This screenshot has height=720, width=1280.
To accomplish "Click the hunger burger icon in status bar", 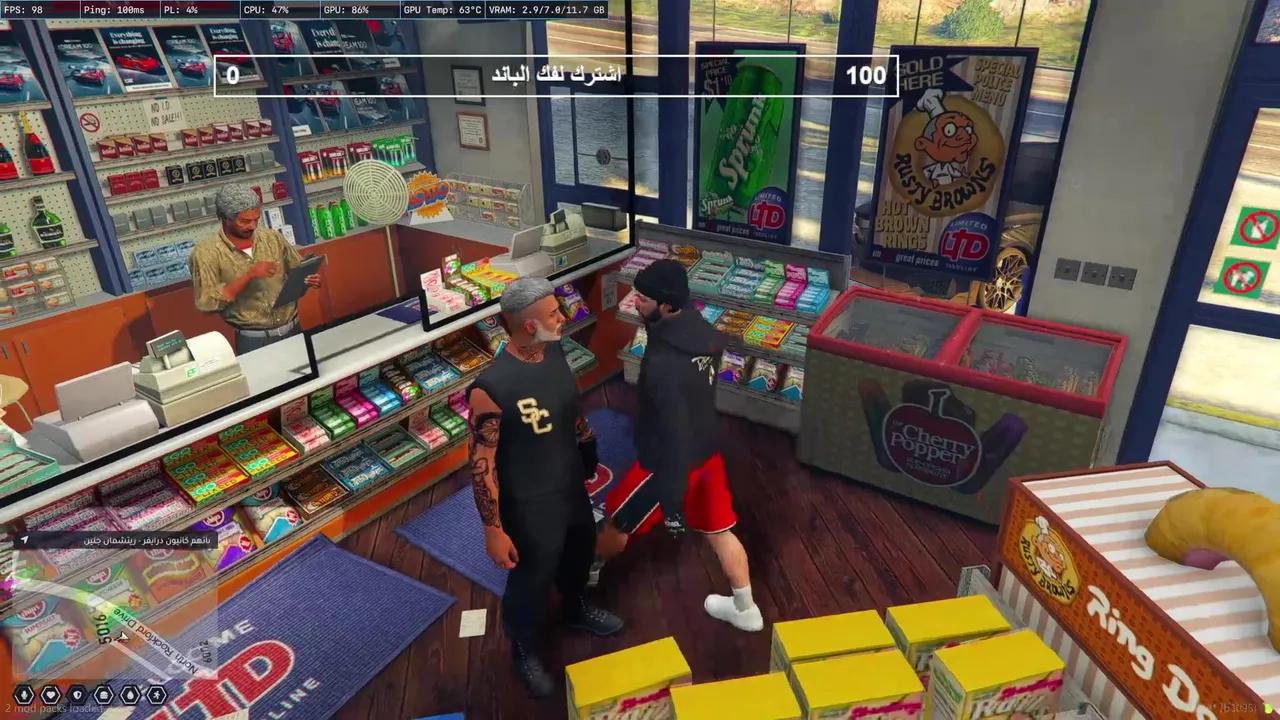I will [x=104, y=693].
